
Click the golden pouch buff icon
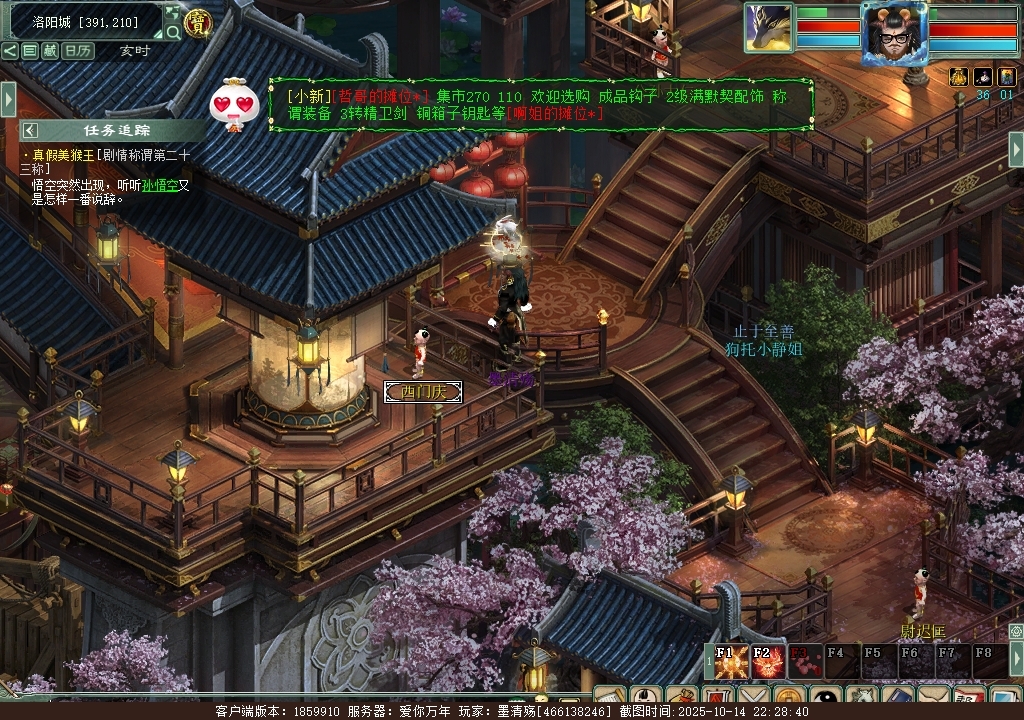tap(958, 77)
